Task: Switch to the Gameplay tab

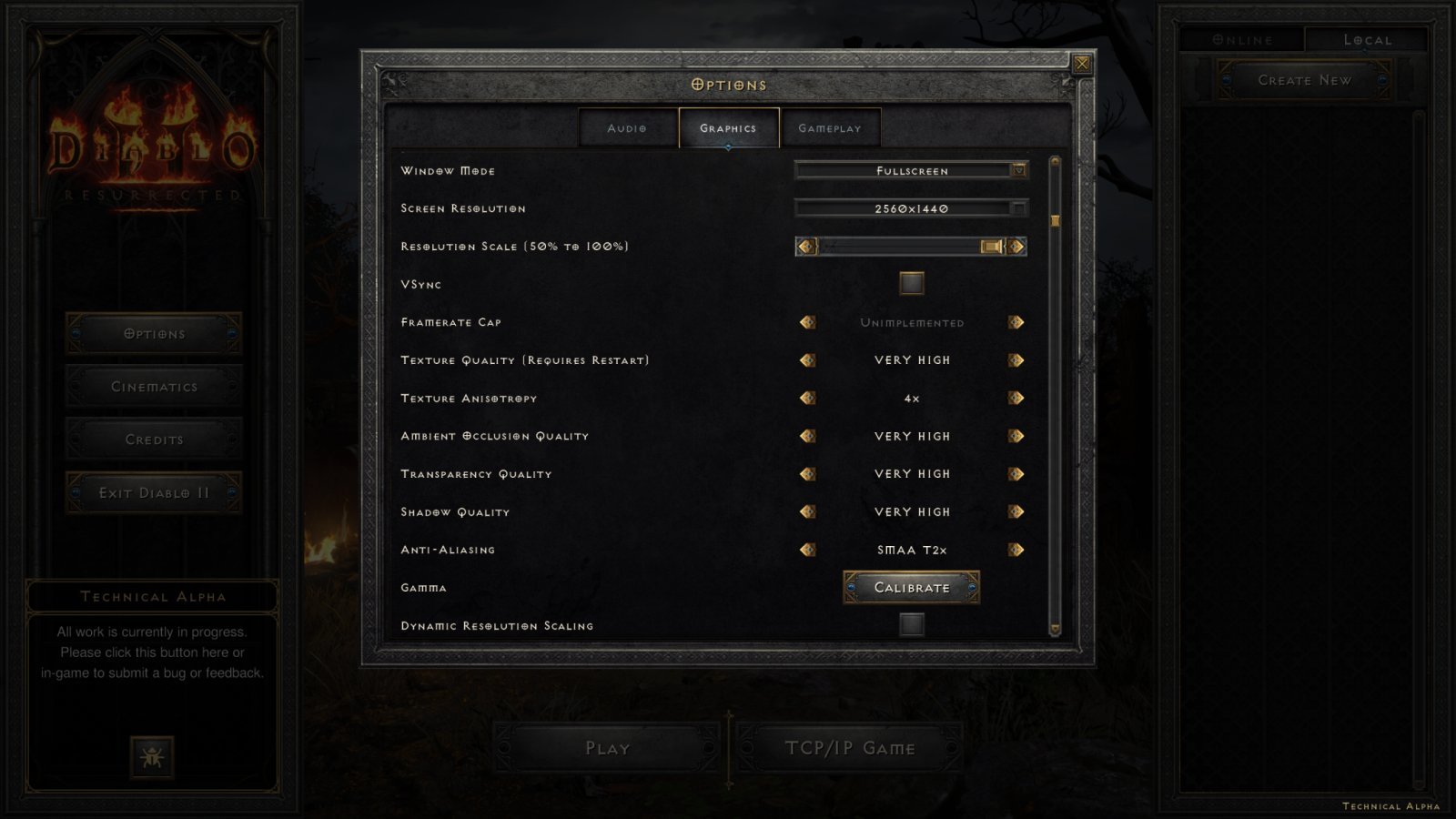Action: click(829, 127)
